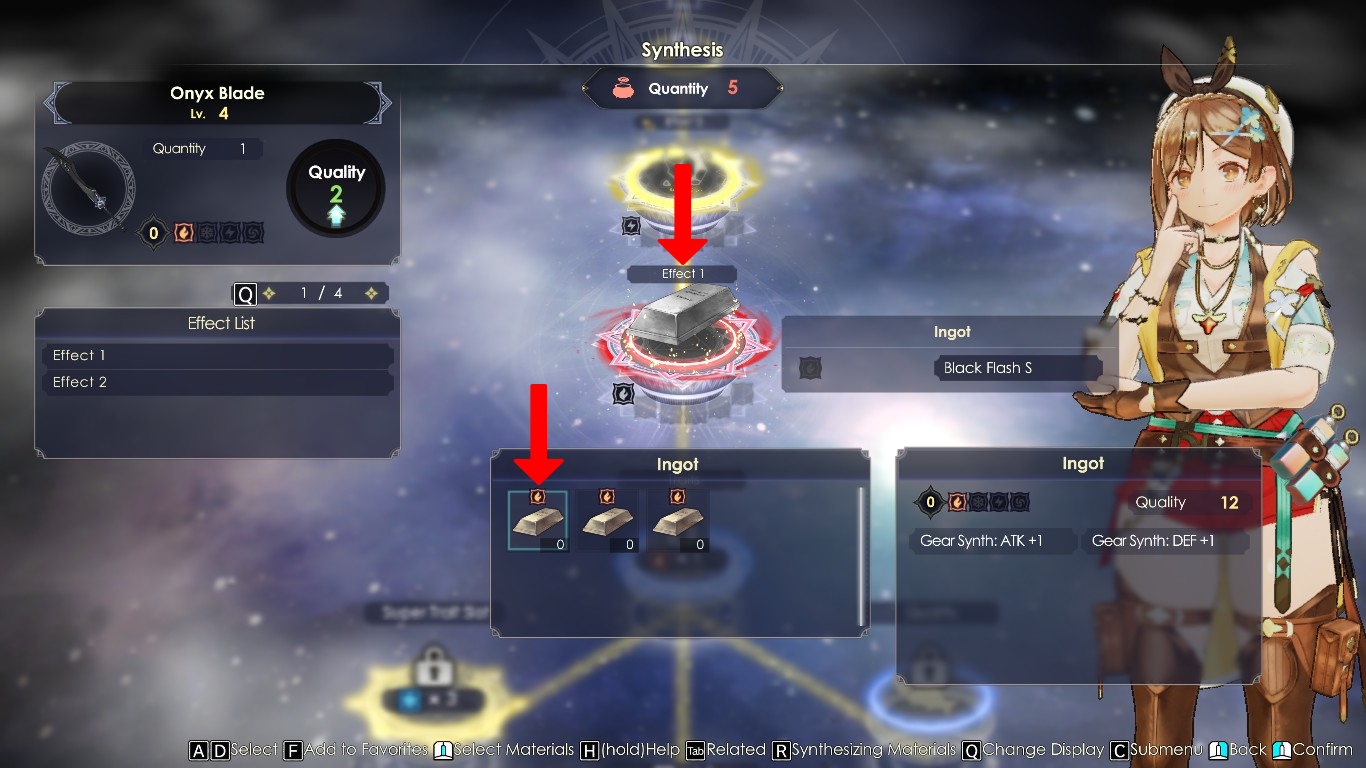Click the Onyx Blade weapon preview
The width and height of the screenshot is (1366, 768).
click(88, 188)
